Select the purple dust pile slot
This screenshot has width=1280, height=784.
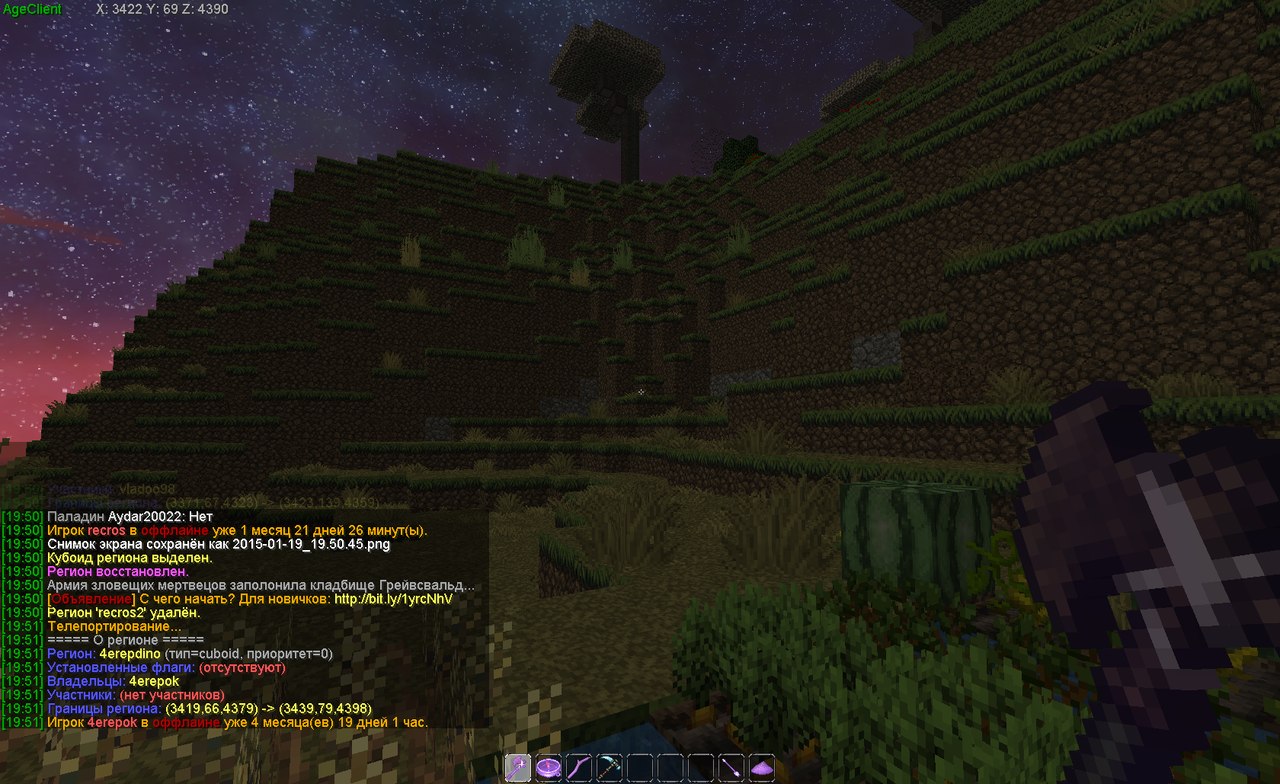tap(762, 767)
